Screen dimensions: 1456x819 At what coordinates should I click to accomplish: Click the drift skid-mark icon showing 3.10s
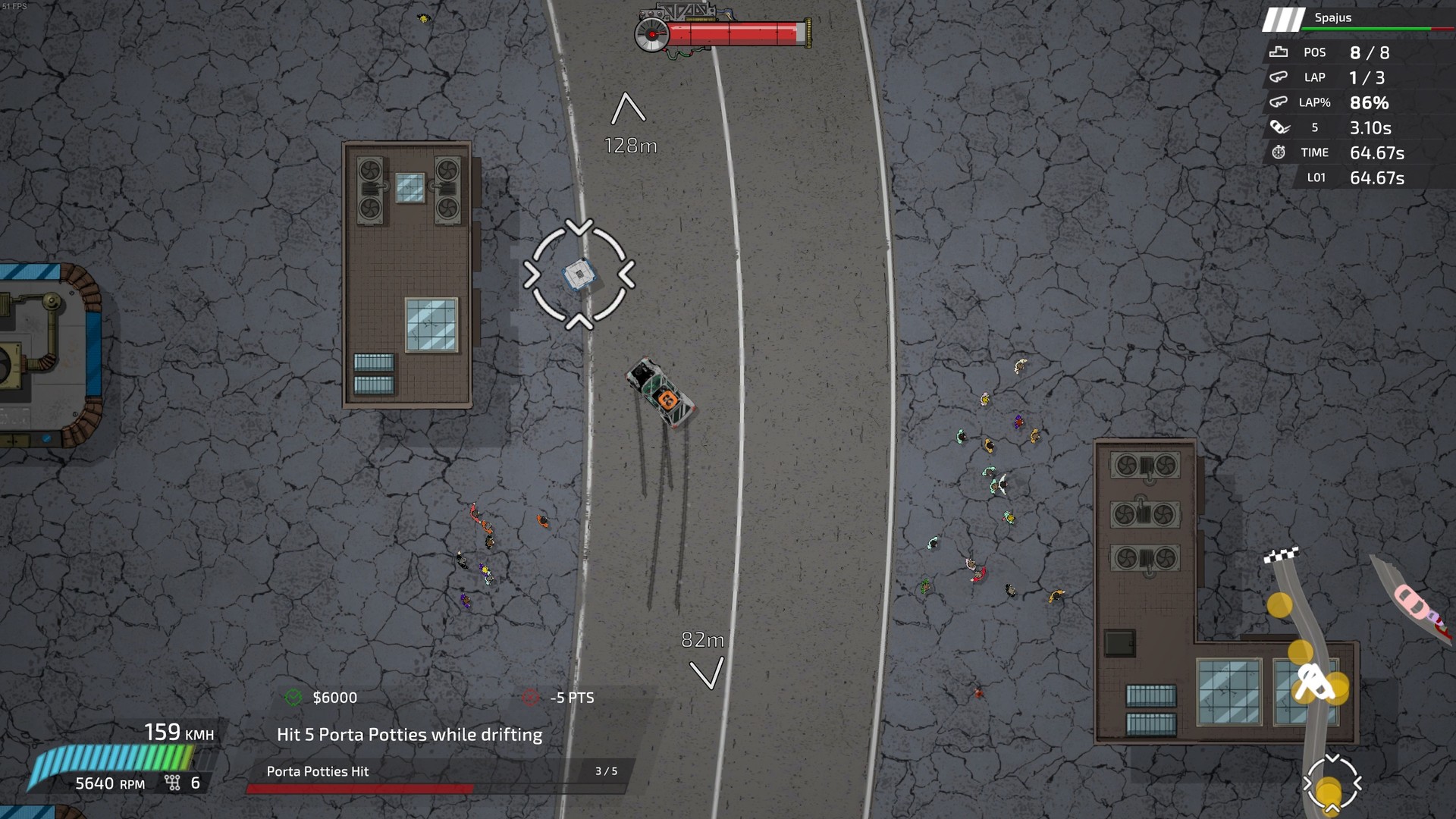point(1279,127)
